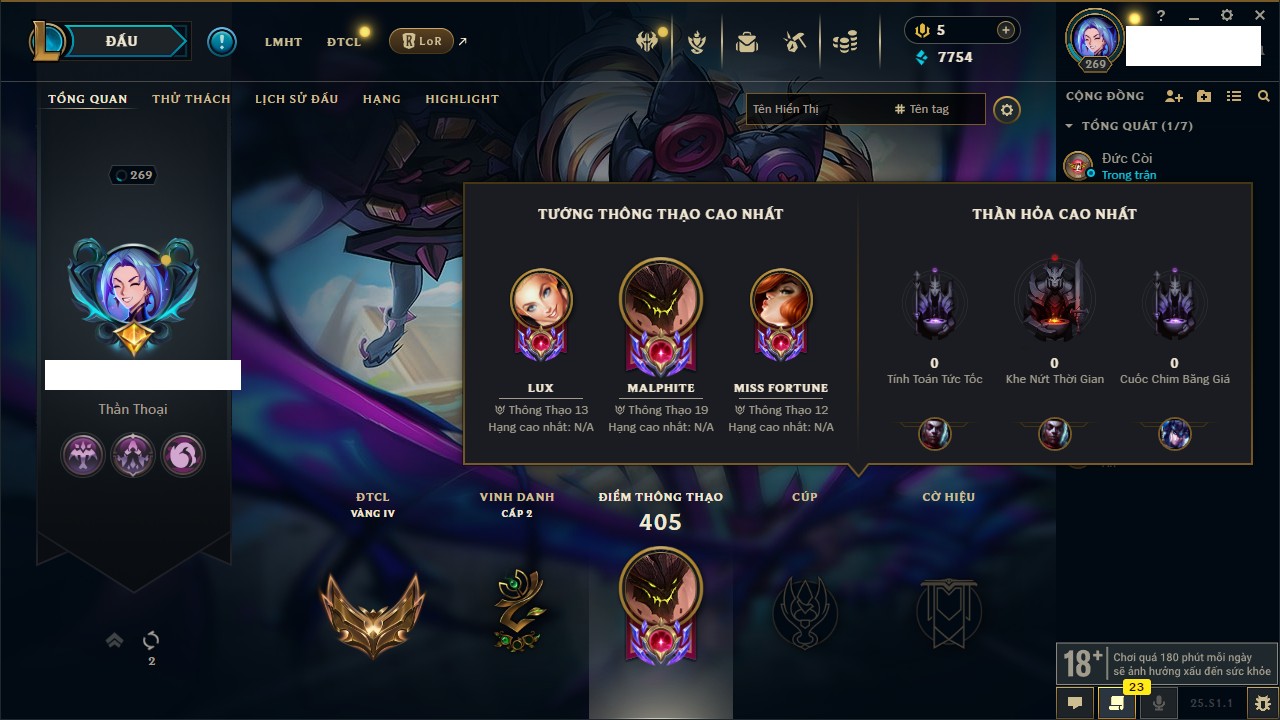Click the Tên Hiển Thị search field

pos(815,109)
